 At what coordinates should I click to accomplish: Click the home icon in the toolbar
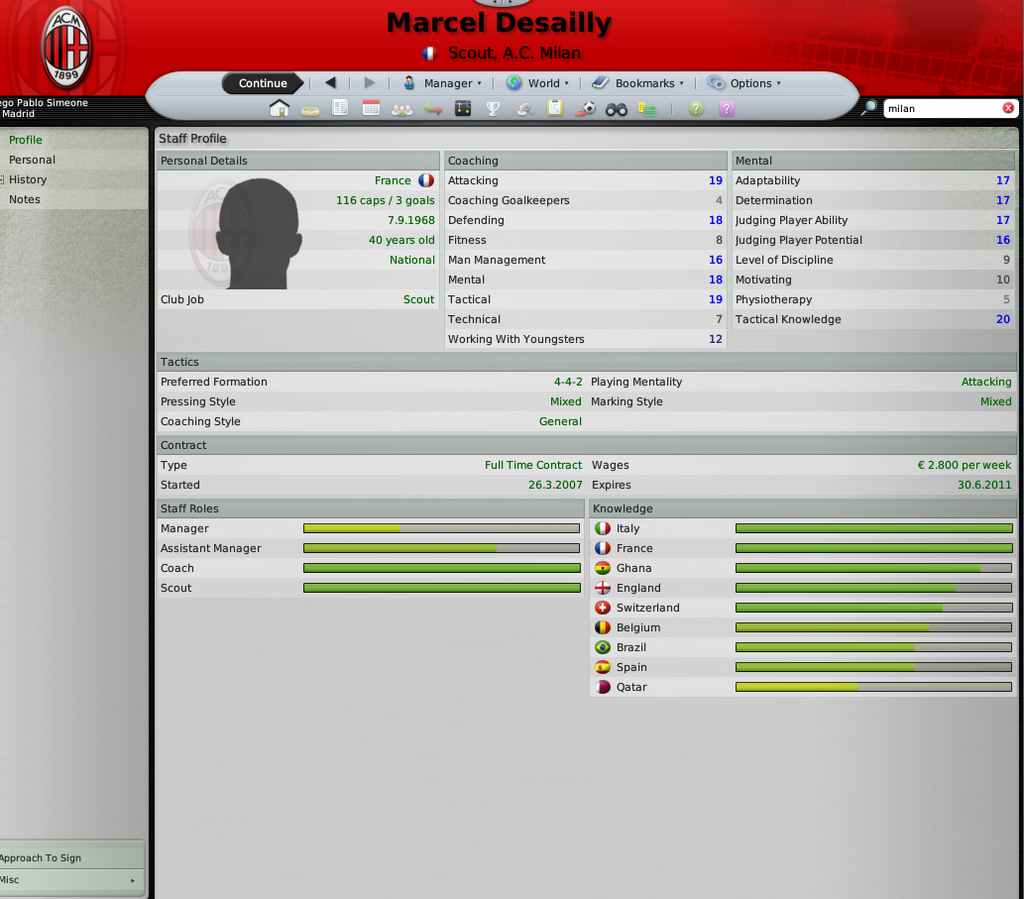tap(279, 109)
